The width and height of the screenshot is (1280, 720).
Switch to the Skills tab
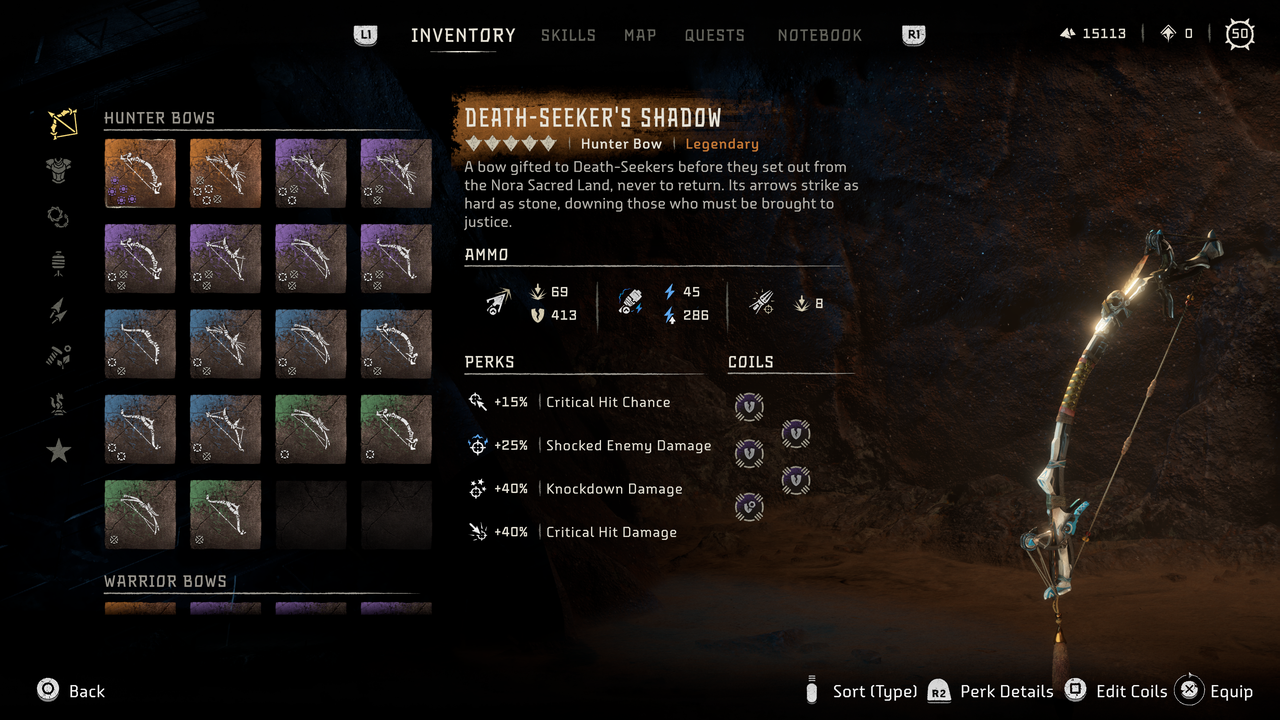click(568, 34)
